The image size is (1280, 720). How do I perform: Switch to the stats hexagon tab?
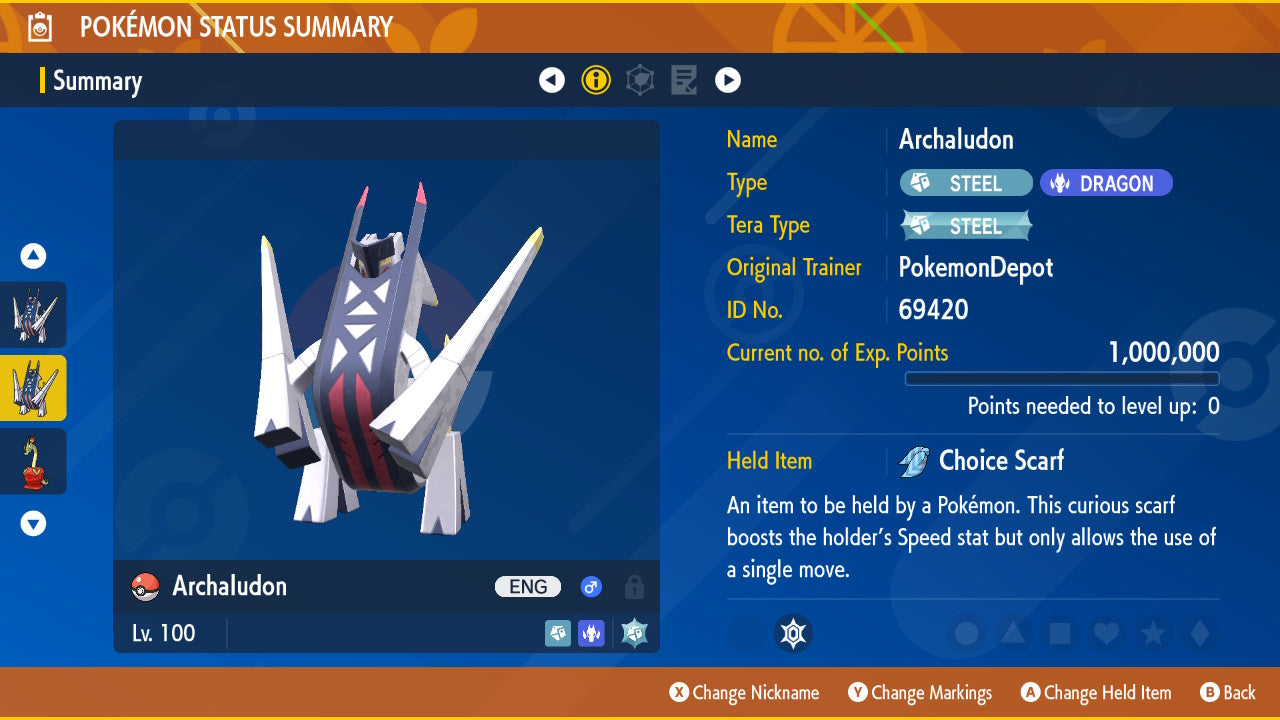click(640, 80)
